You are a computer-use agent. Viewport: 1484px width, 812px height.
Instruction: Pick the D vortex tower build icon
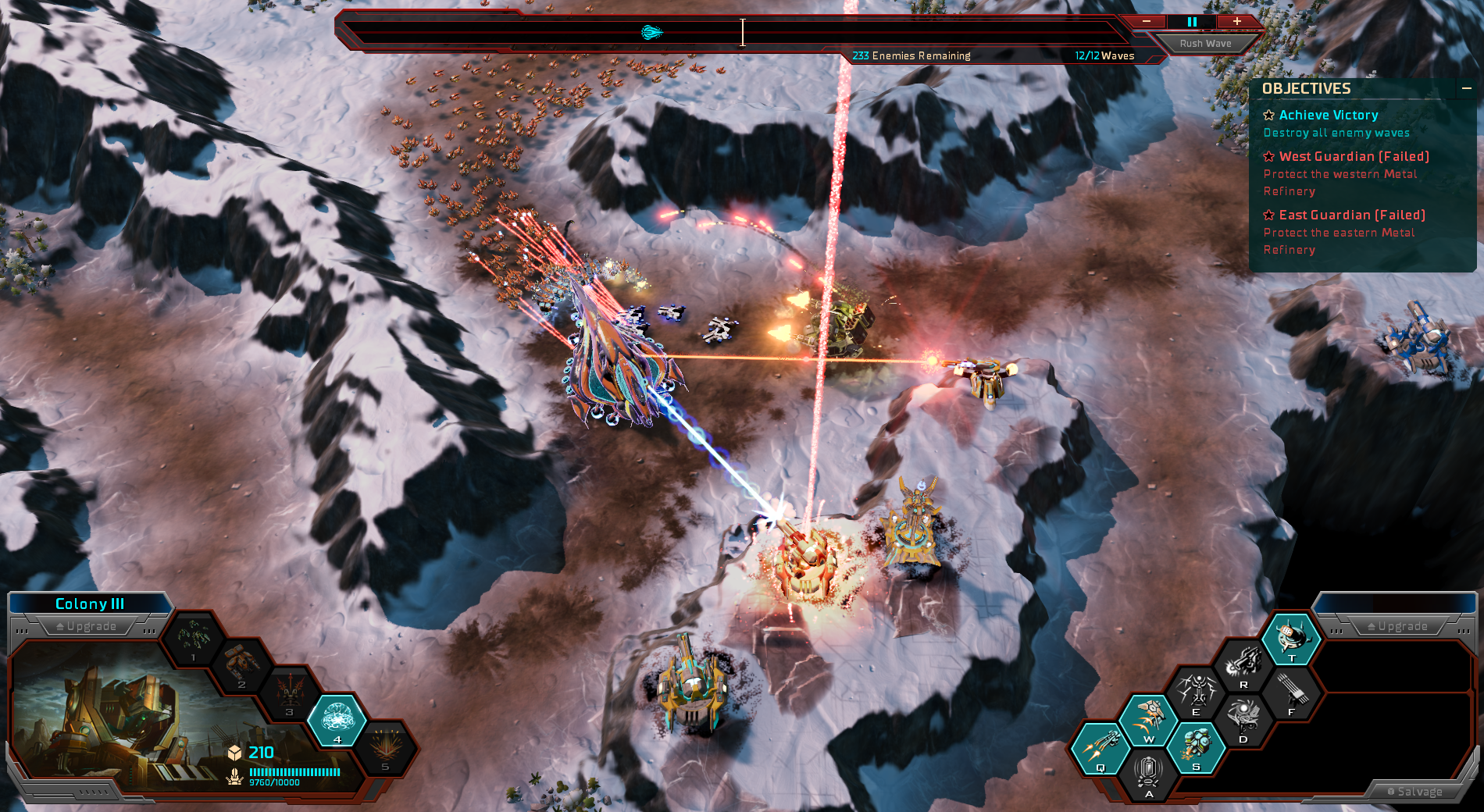(1243, 720)
